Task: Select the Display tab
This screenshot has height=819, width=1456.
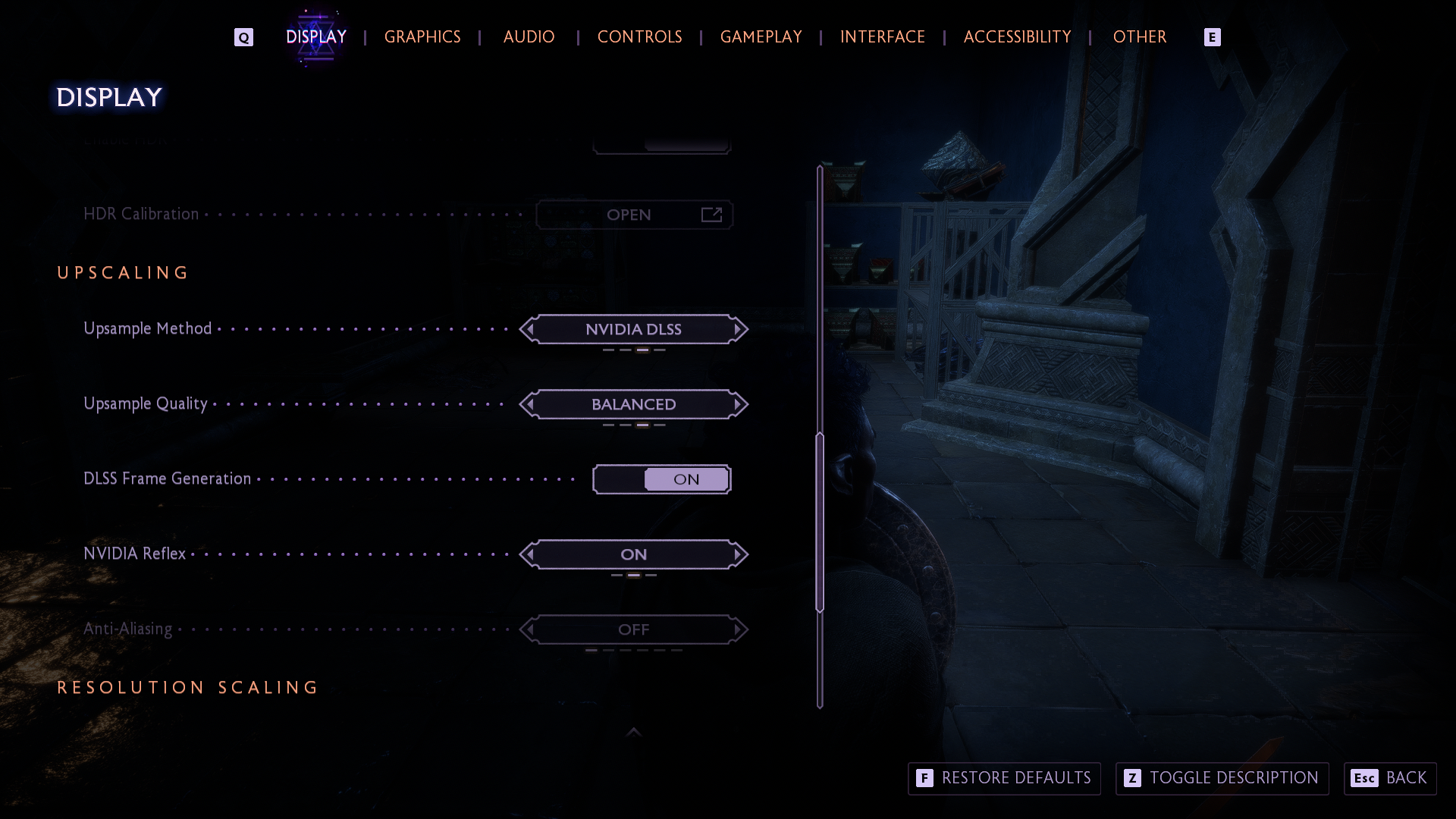Action: (316, 36)
